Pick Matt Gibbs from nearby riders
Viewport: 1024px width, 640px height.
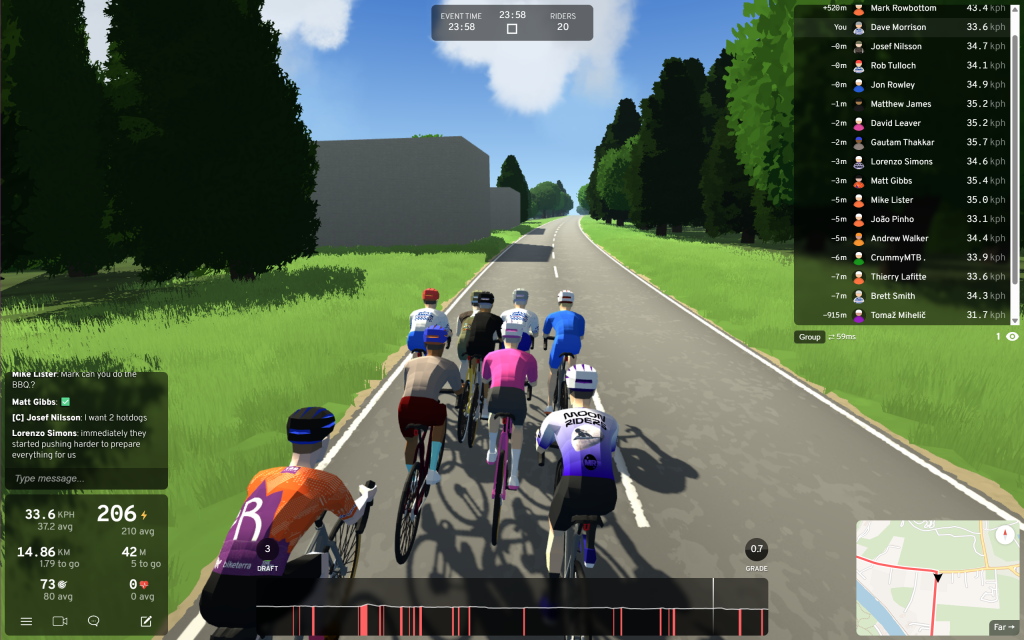coord(891,181)
